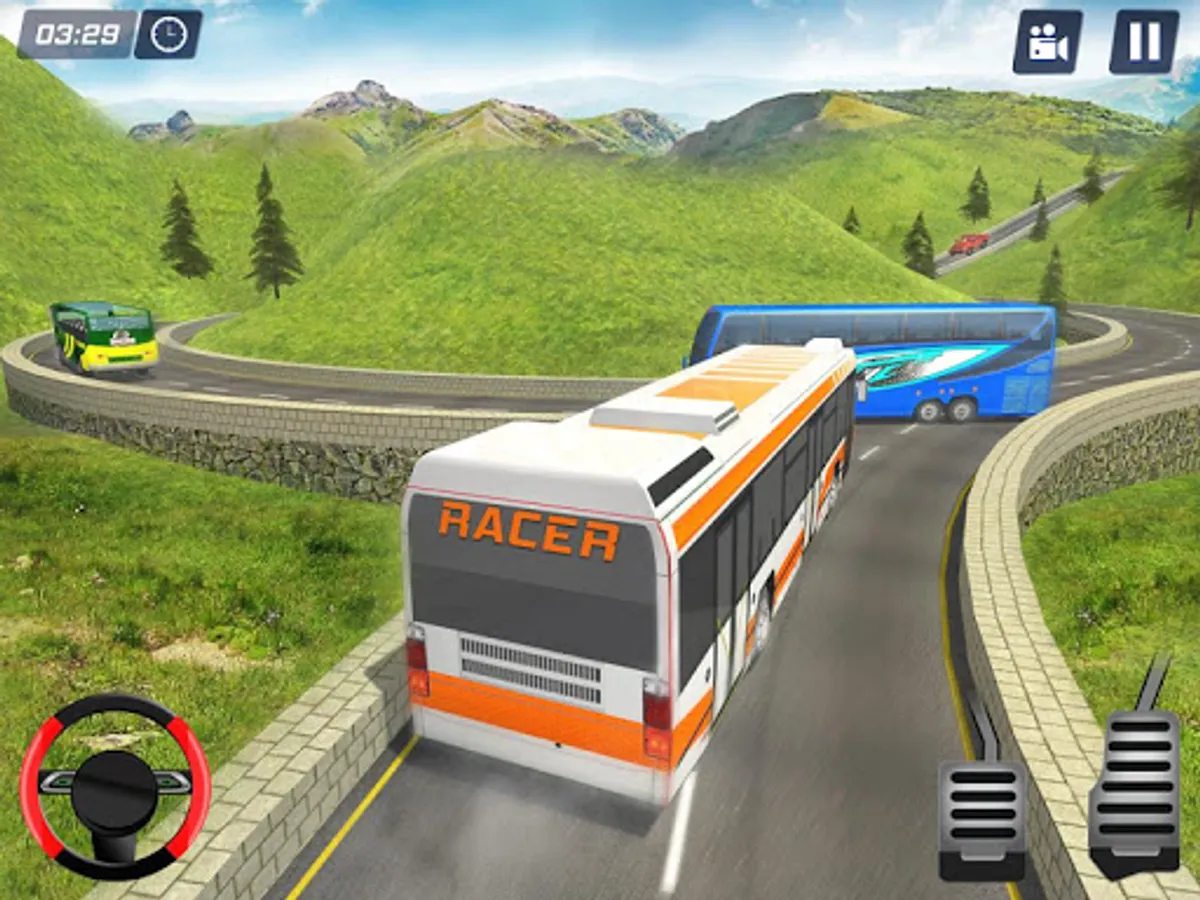Switch the camera view using the camera icon
The image size is (1200, 900).
tap(1047, 42)
